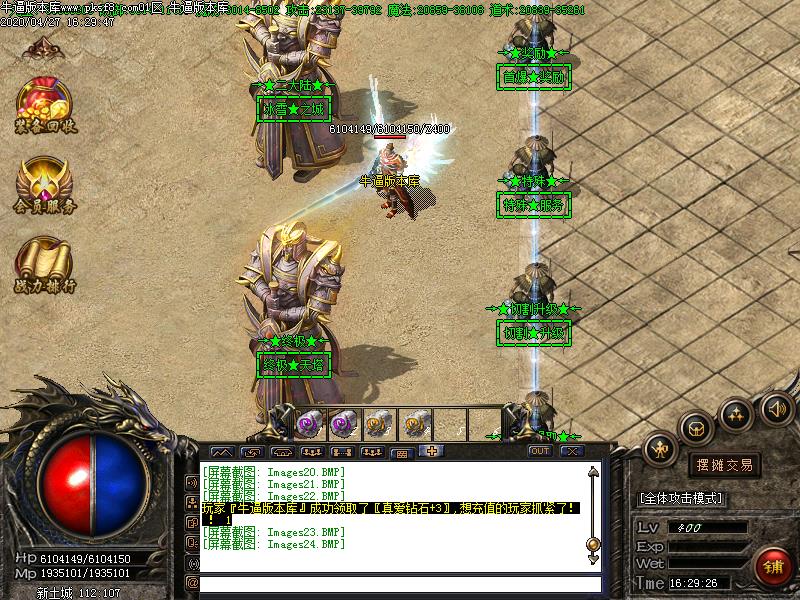The image size is (800, 600).
Task: Open the 装备回收 equipment recycle icon
Action: click(45, 104)
